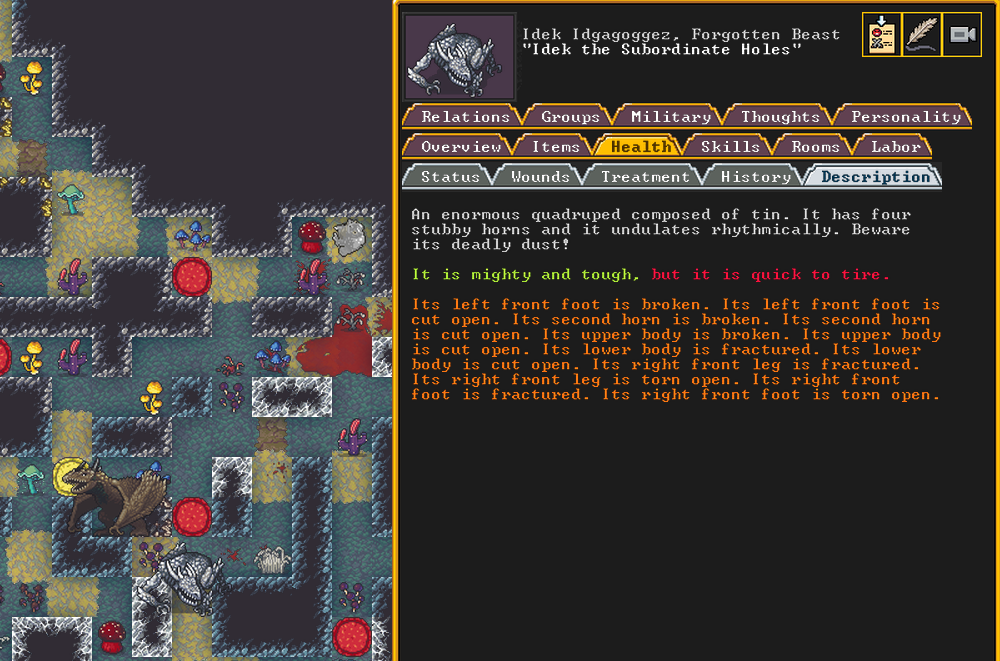Select the Wounds sub-tab
The image size is (1000, 661).
[x=540, y=177]
